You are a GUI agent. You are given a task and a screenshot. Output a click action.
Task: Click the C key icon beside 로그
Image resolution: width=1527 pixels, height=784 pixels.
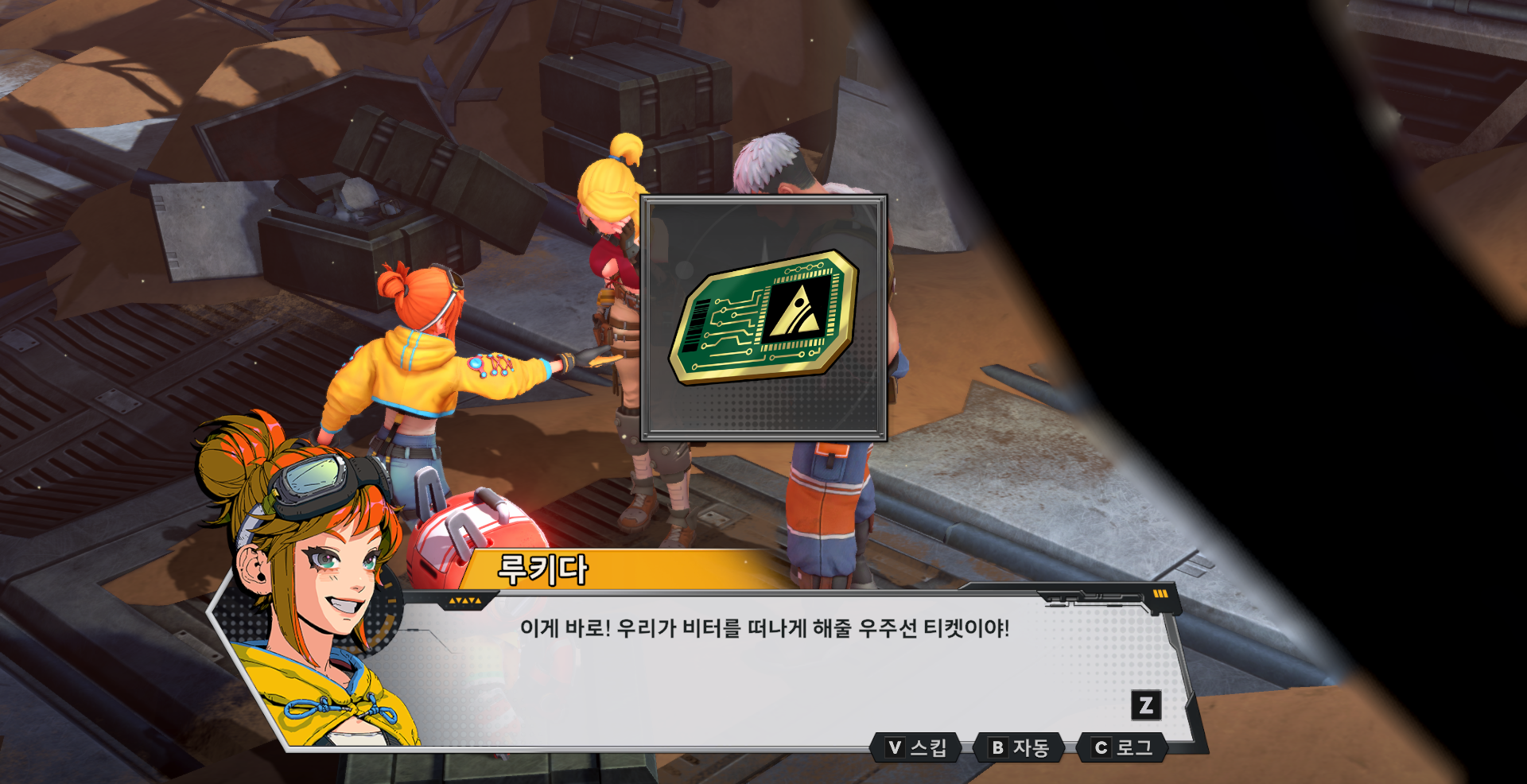[1102, 746]
